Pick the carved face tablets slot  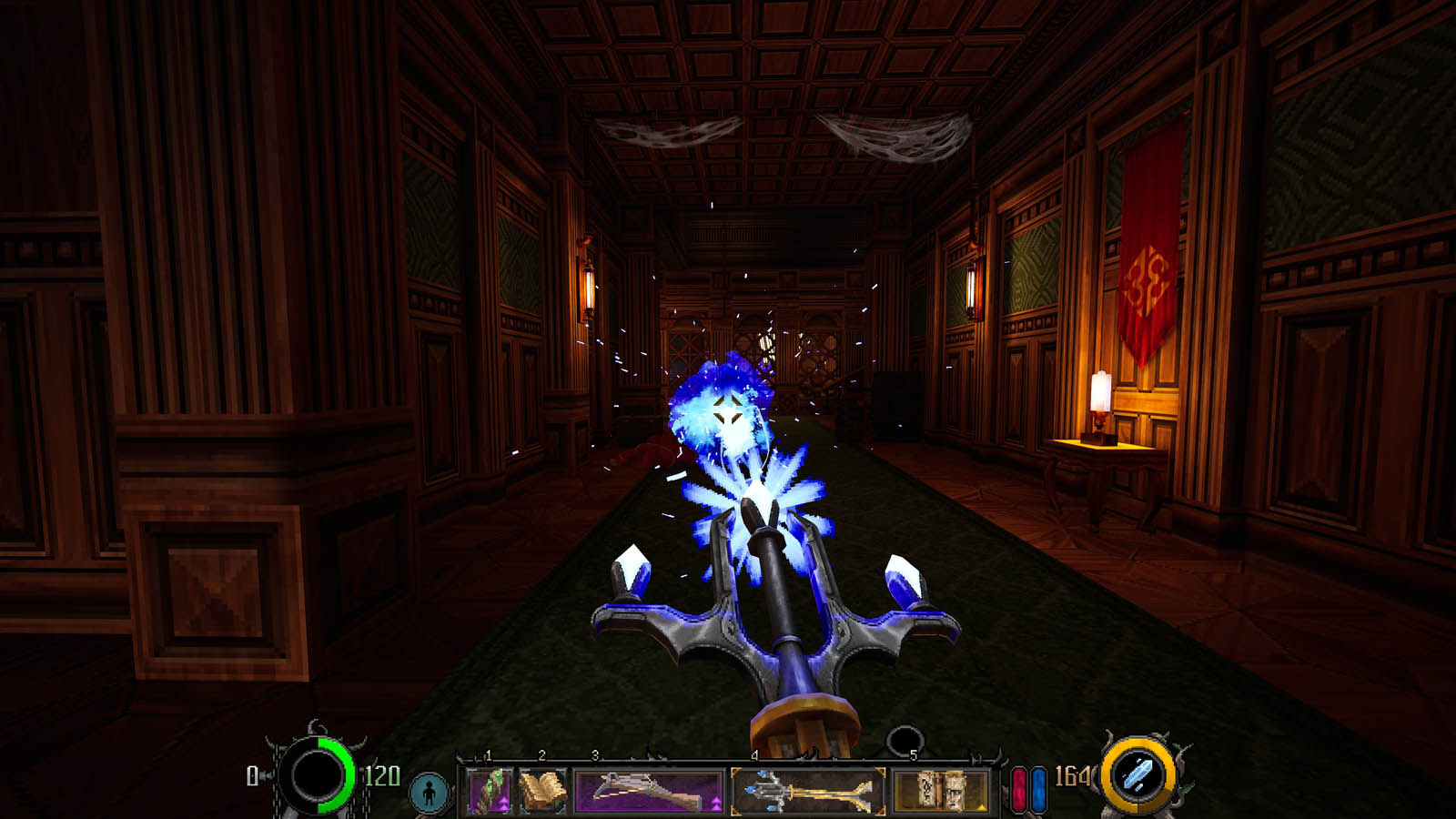(941, 790)
